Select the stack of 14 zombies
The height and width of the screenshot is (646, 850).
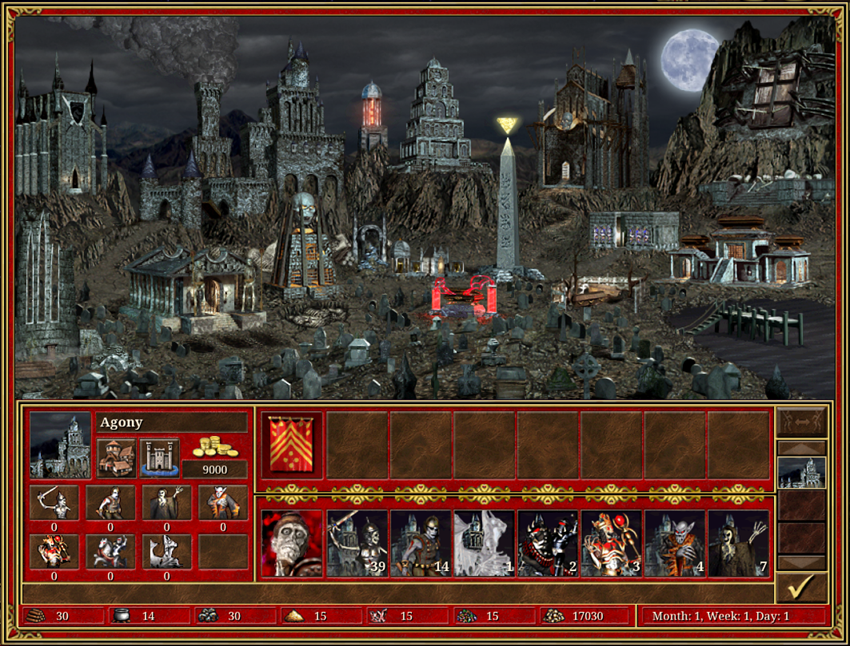pyautogui.click(x=420, y=544)
